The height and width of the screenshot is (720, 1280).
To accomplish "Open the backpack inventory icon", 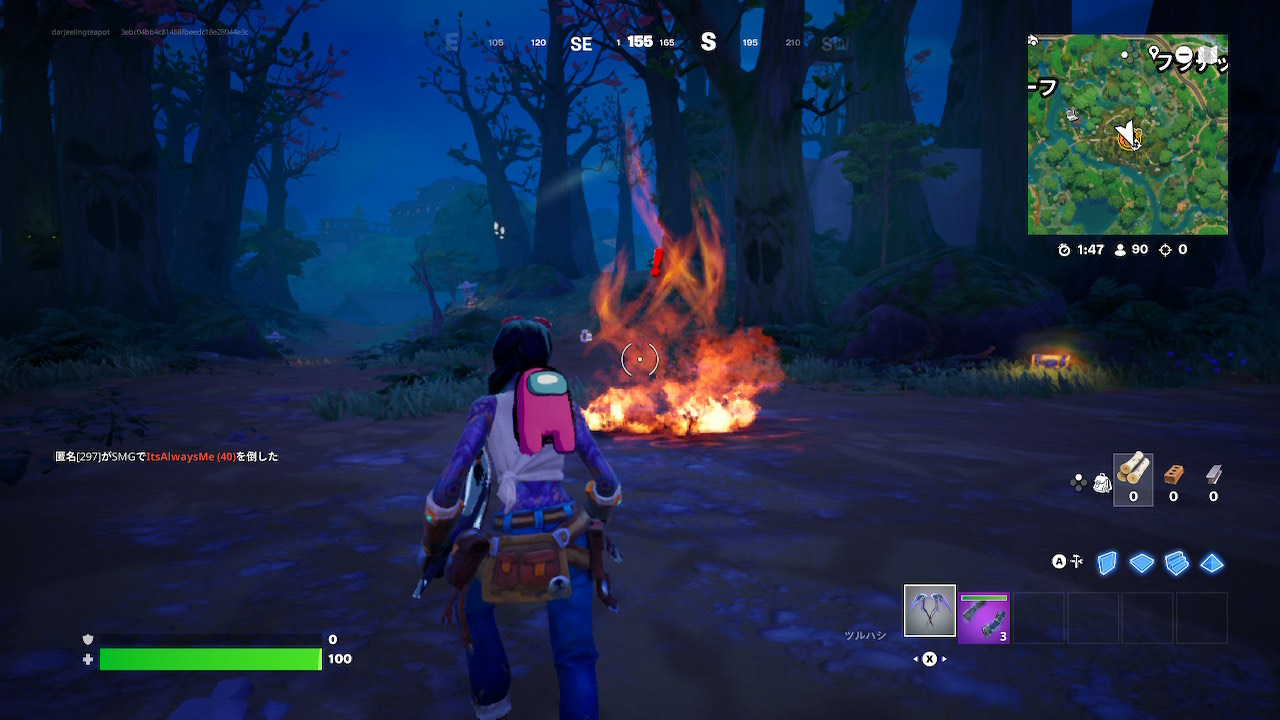I will [x=1101, y=483].
